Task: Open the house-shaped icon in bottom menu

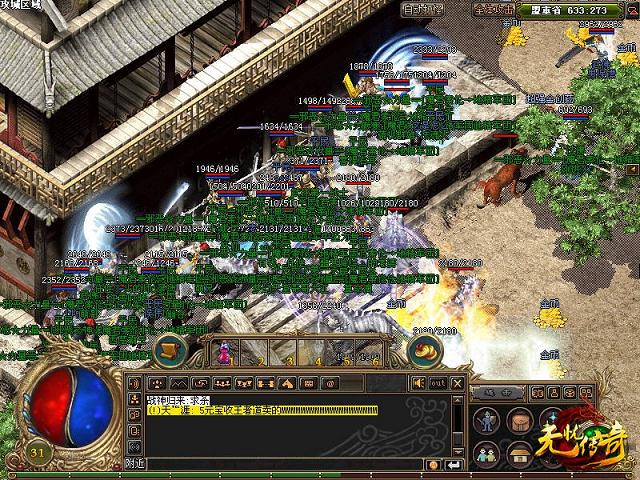Action: pos(518,453)
